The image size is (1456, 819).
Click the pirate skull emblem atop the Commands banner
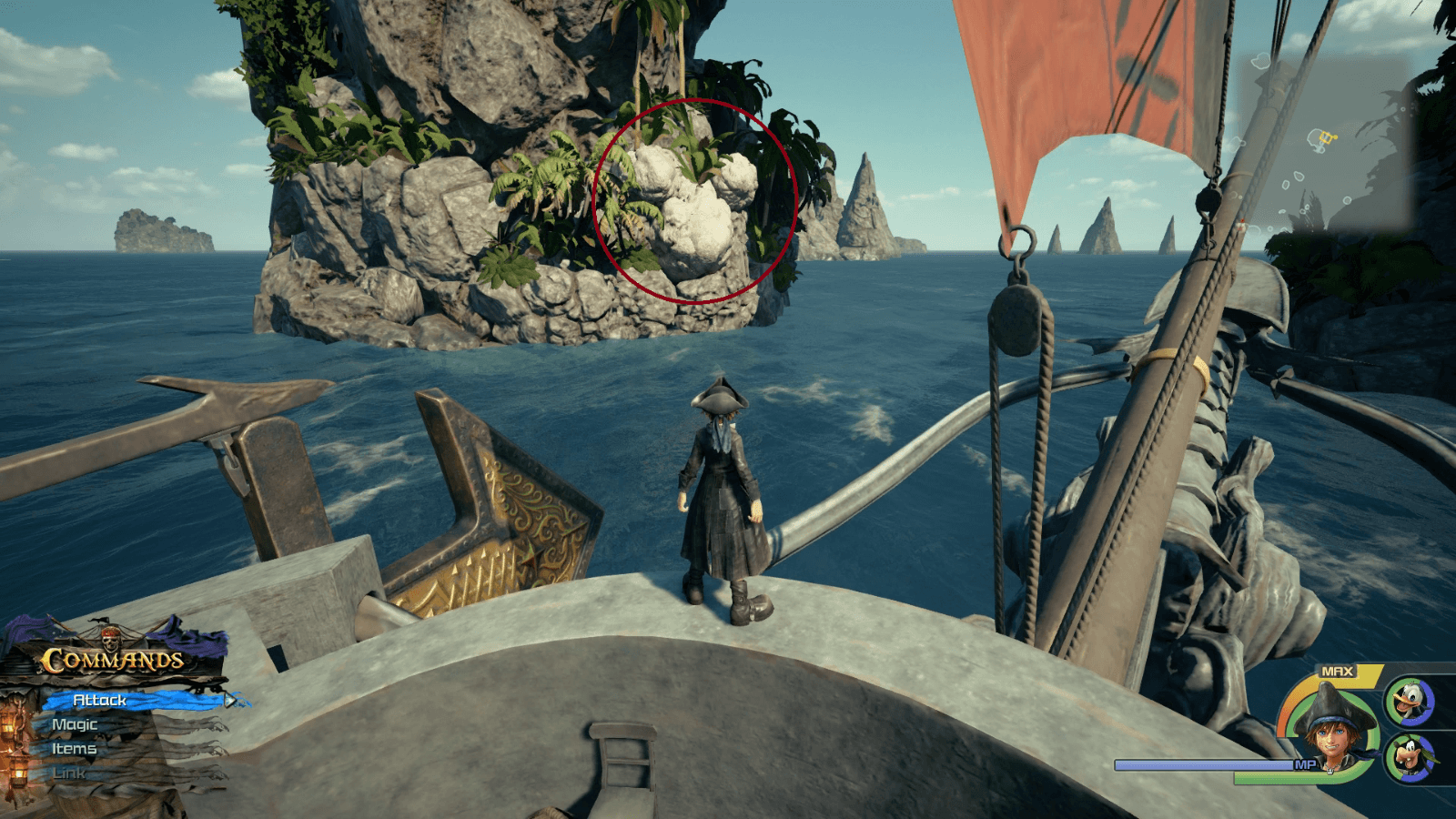[110, 642]
